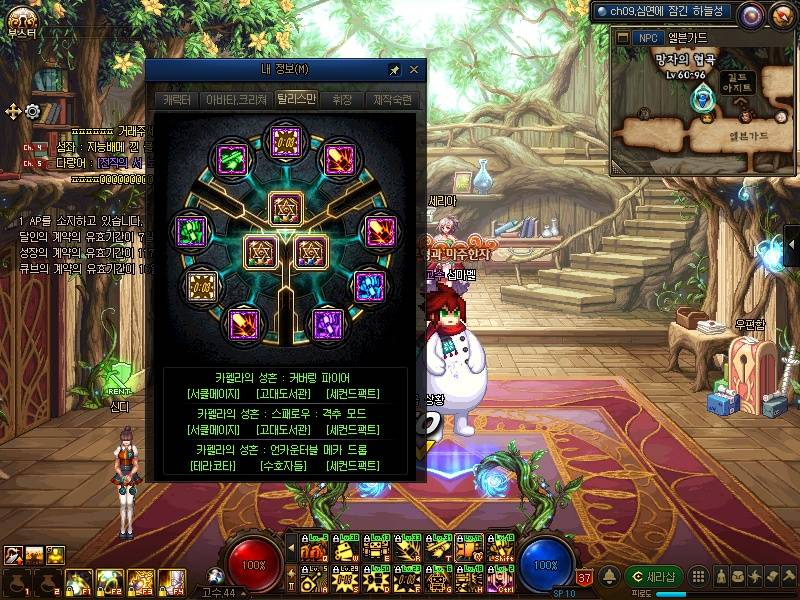Collapse the minimap with its window button
The width and height of the screenshot is (800, 600).
click(x=623, y=38)
